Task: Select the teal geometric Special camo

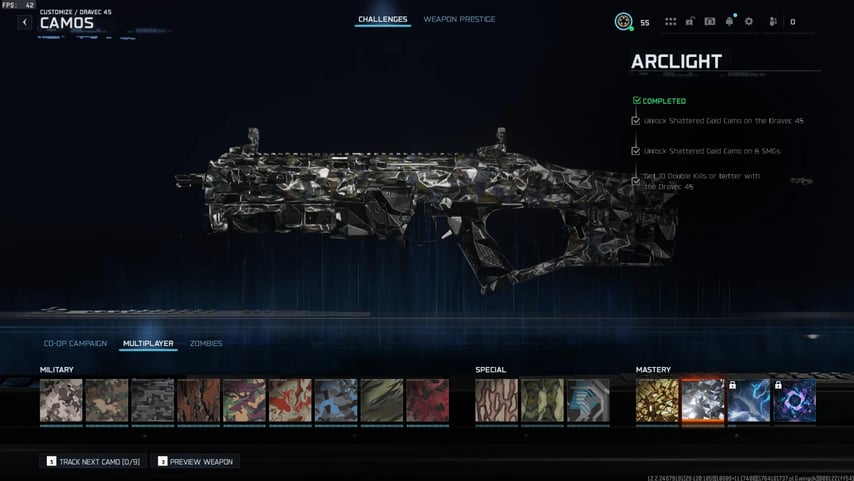Action: [588, 400]
